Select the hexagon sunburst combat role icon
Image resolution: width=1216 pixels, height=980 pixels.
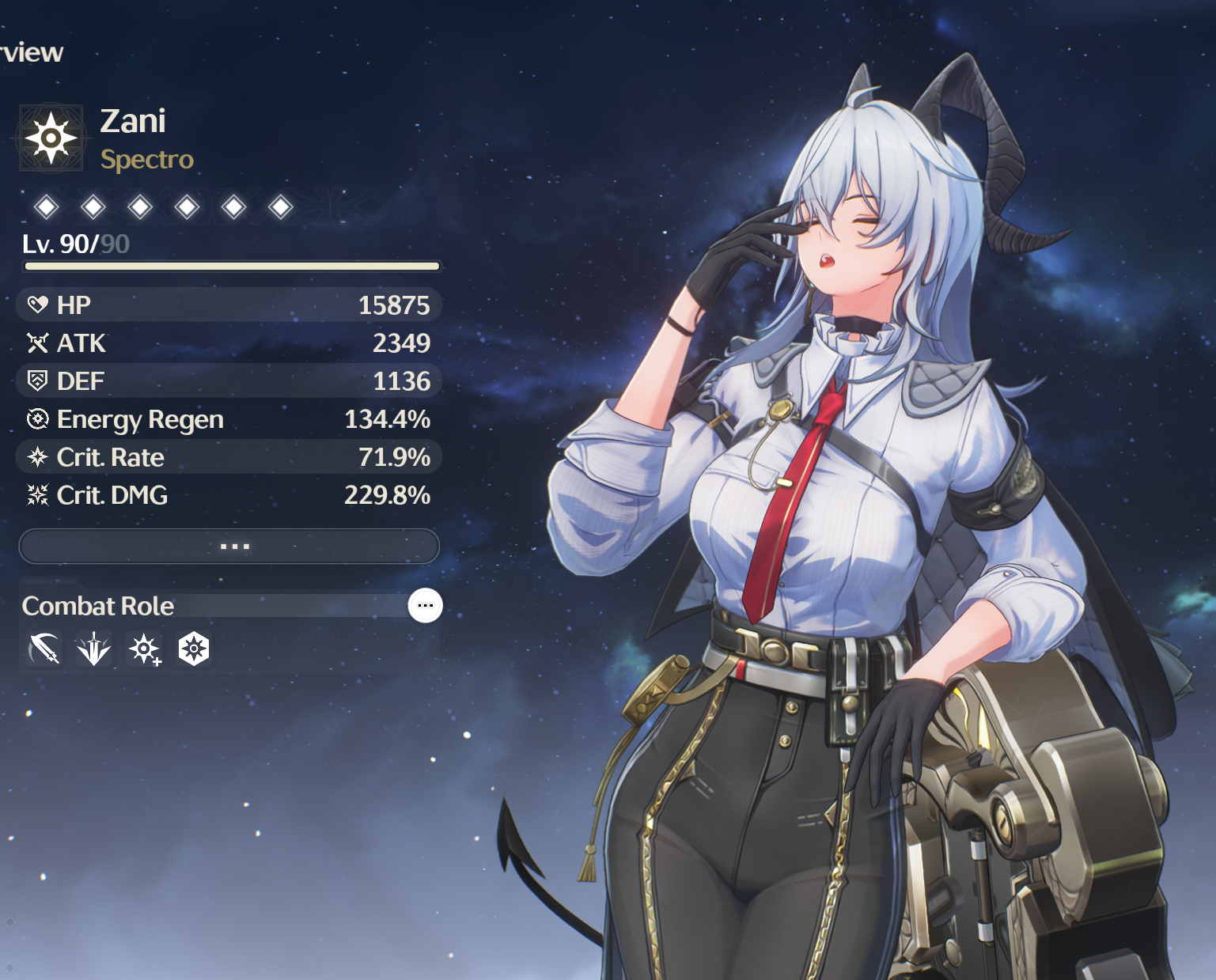point(194,649)
